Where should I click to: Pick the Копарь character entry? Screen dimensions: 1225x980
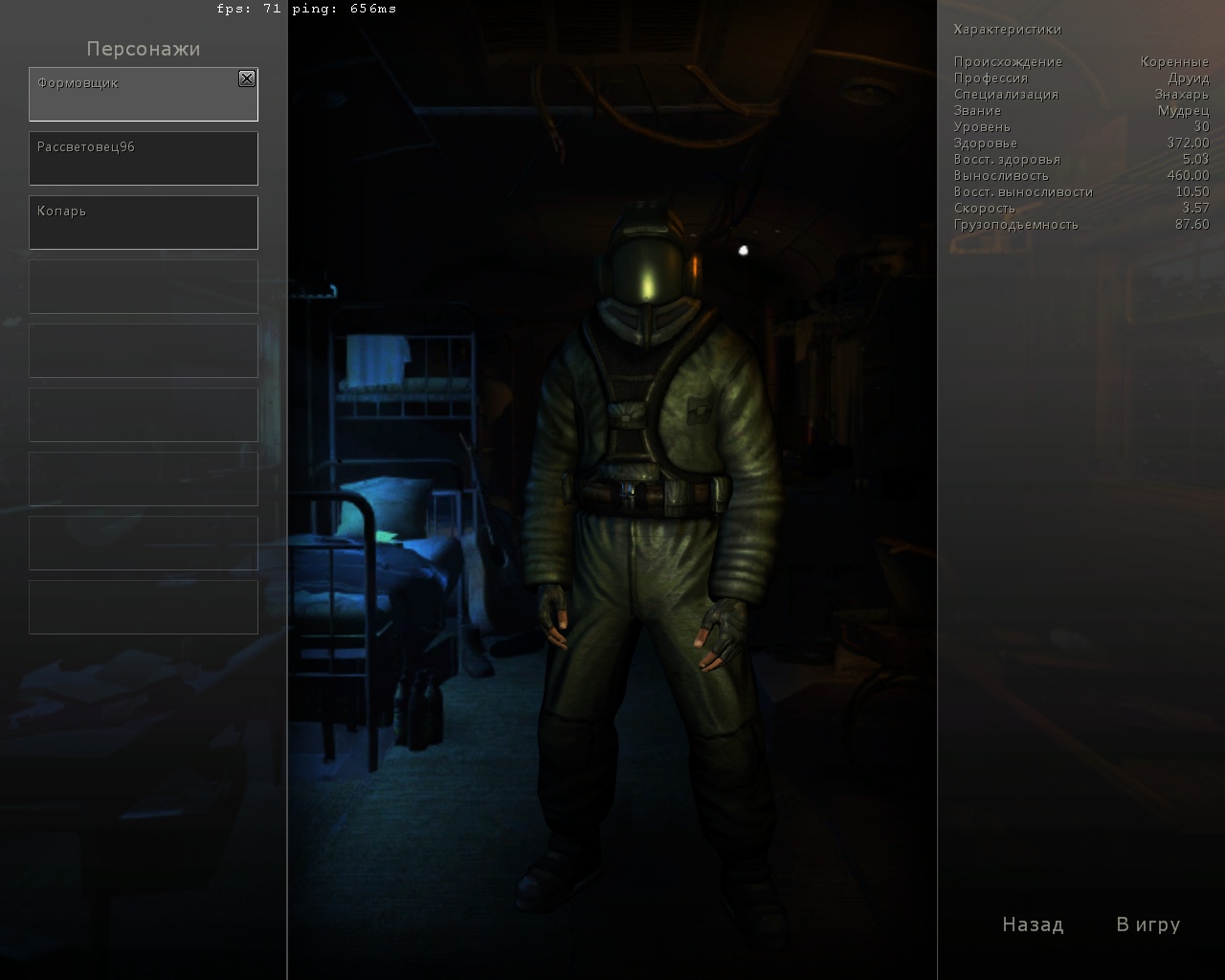coord(144,222)
